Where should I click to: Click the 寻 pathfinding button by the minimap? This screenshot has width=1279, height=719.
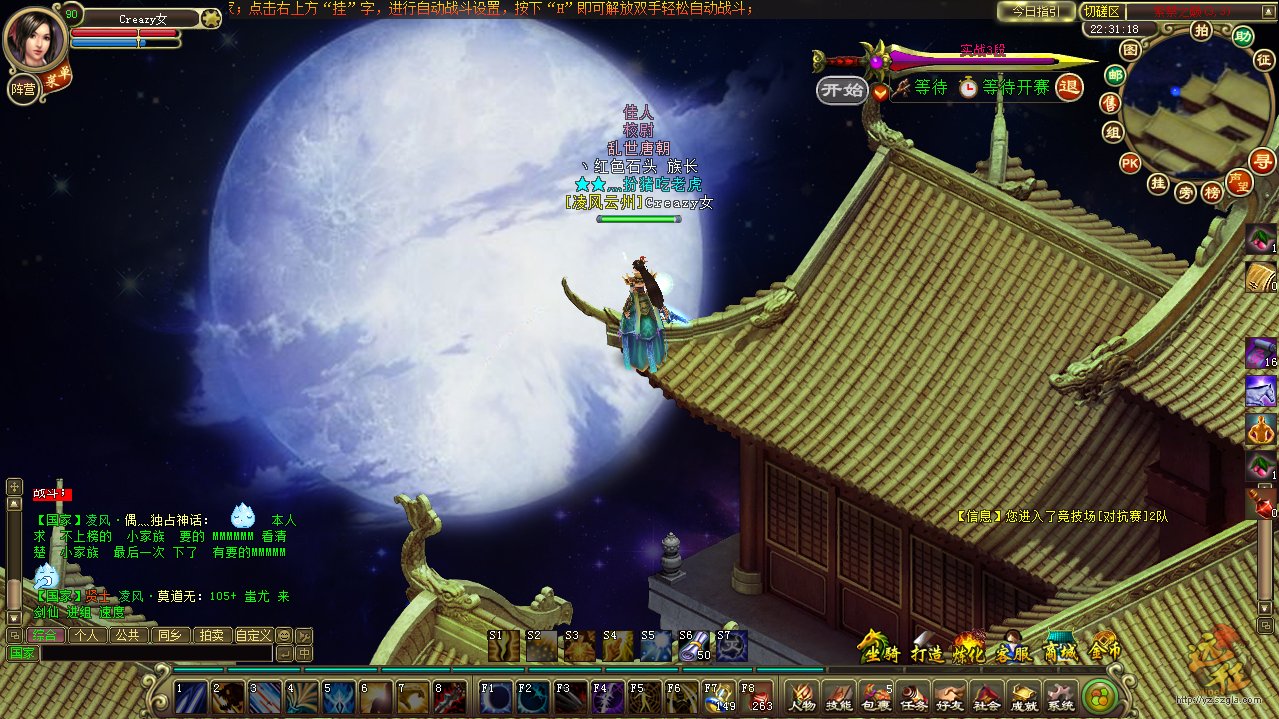(1263, 161)
